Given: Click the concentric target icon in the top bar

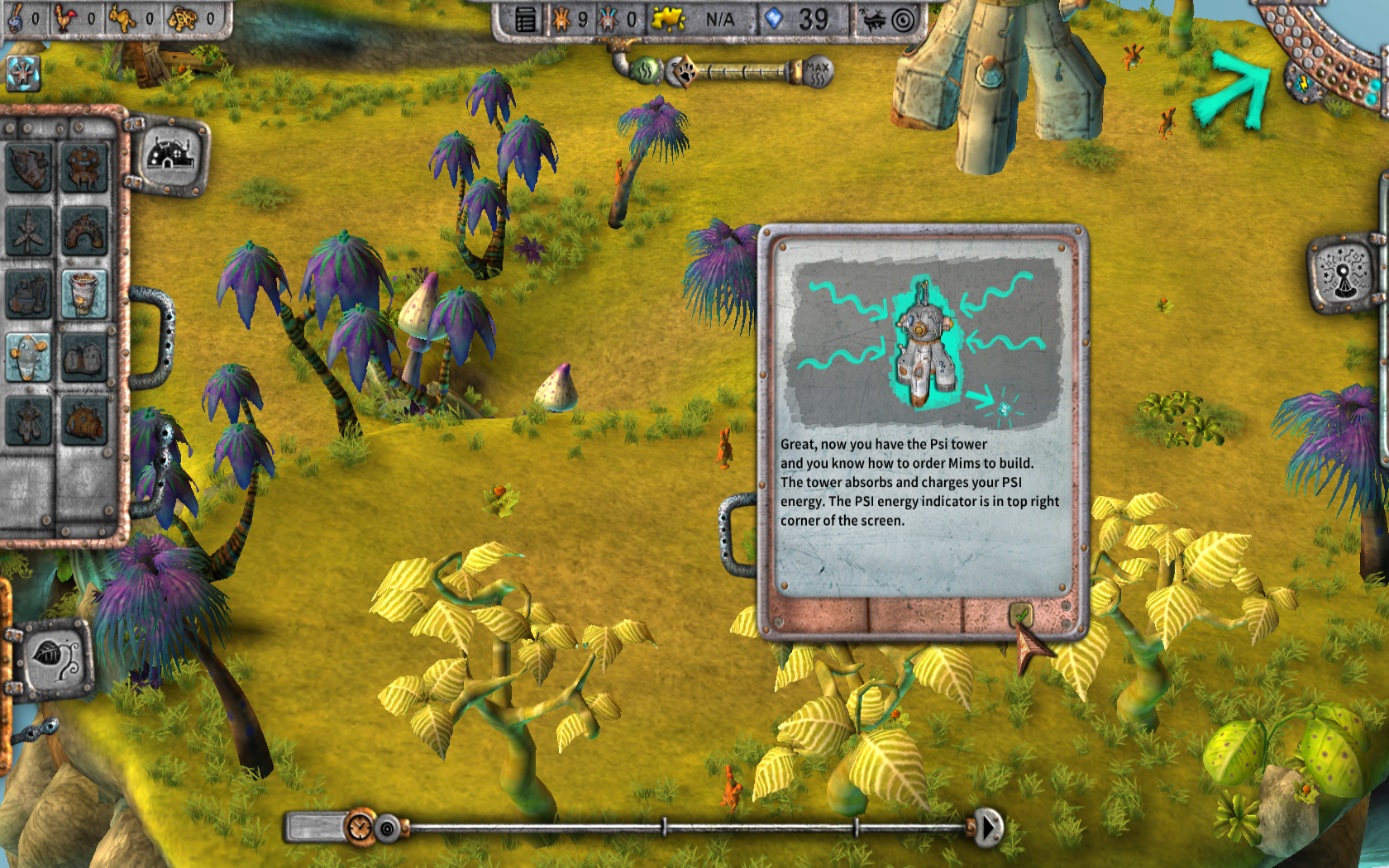Looking at the screenshot, I should click(x=904, y=20).
